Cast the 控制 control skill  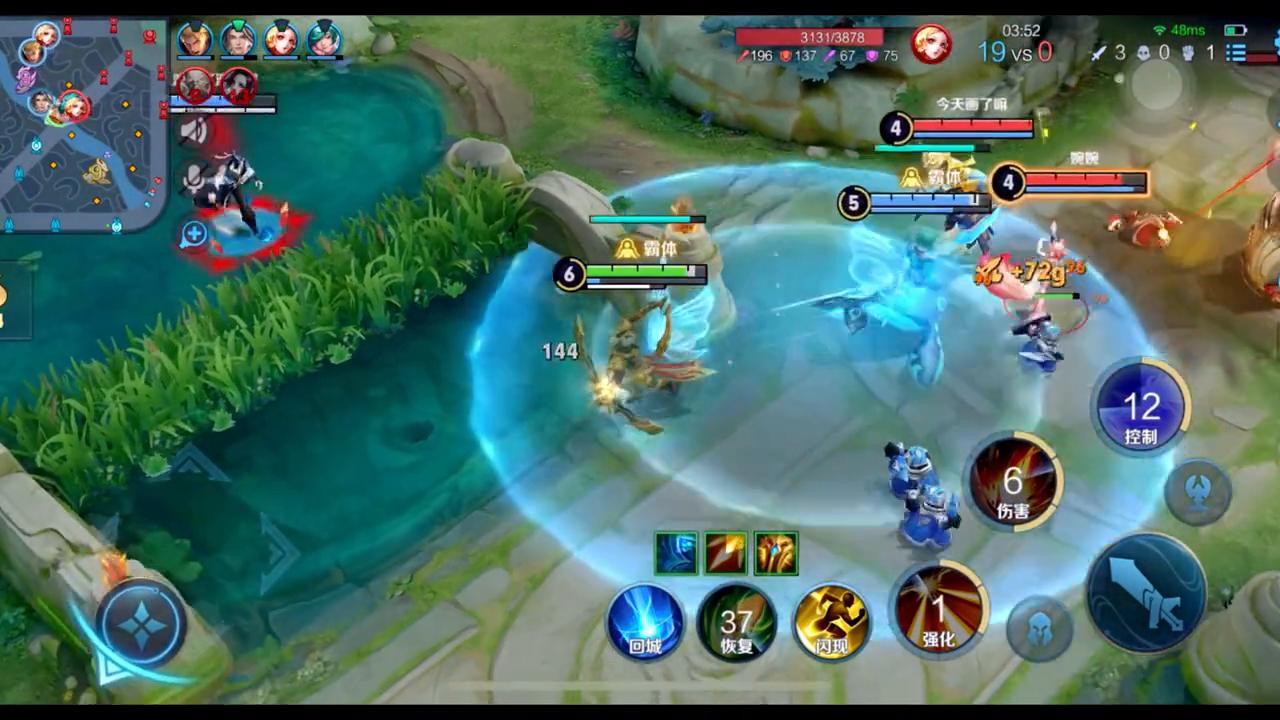point(1141,407)
